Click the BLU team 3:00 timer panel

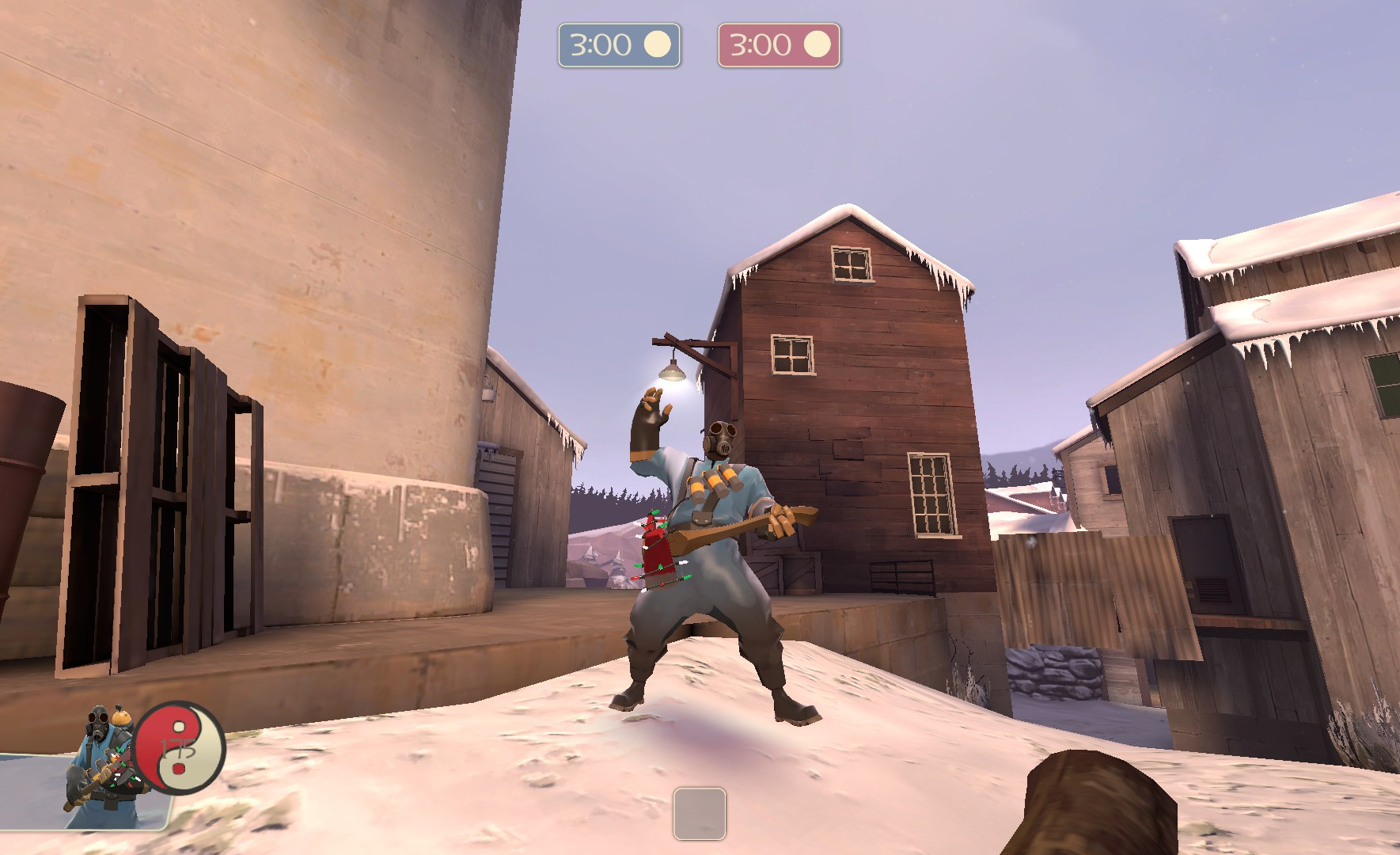click(x=618, y=45)
